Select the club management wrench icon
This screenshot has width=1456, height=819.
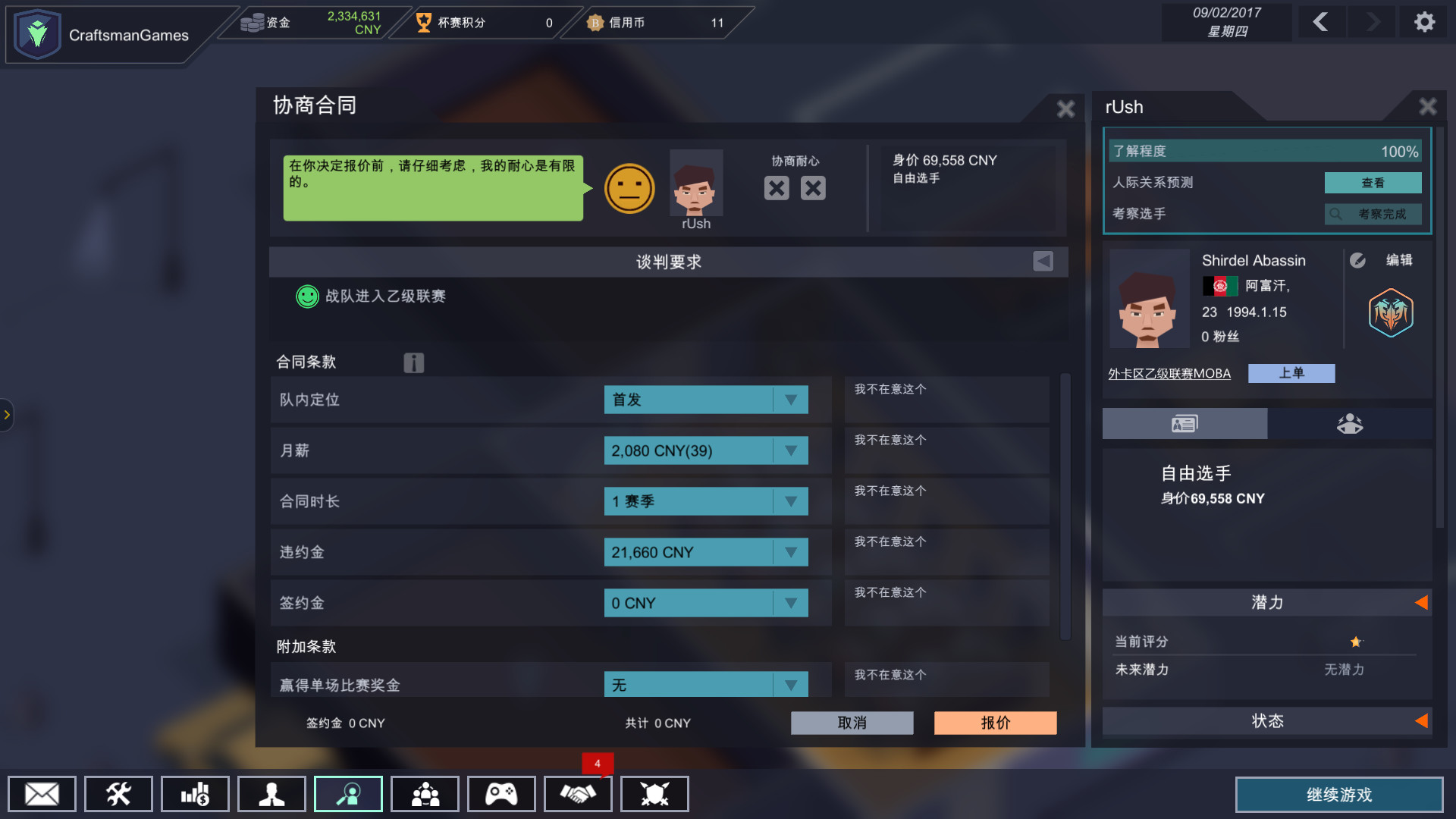(x=118, y=794)
